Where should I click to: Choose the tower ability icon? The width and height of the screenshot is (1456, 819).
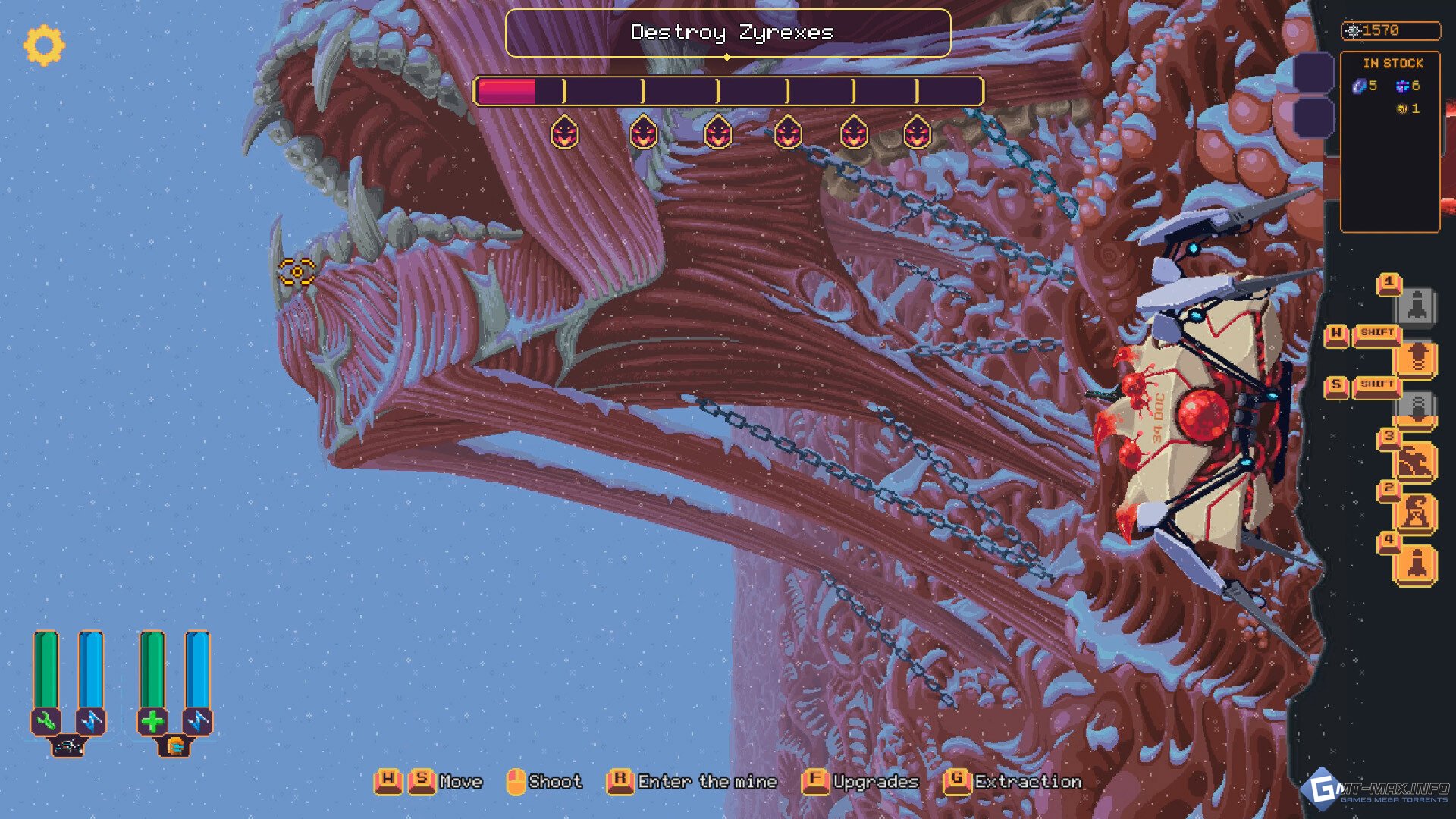1417,513
